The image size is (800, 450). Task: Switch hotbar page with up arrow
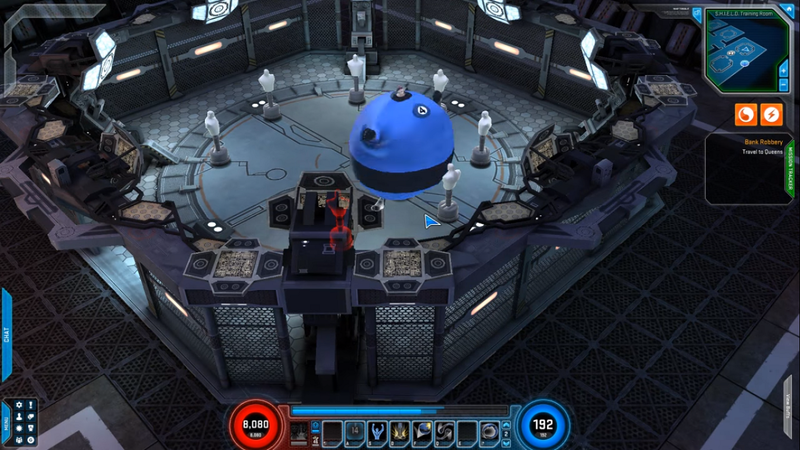[x=505, y=425]
